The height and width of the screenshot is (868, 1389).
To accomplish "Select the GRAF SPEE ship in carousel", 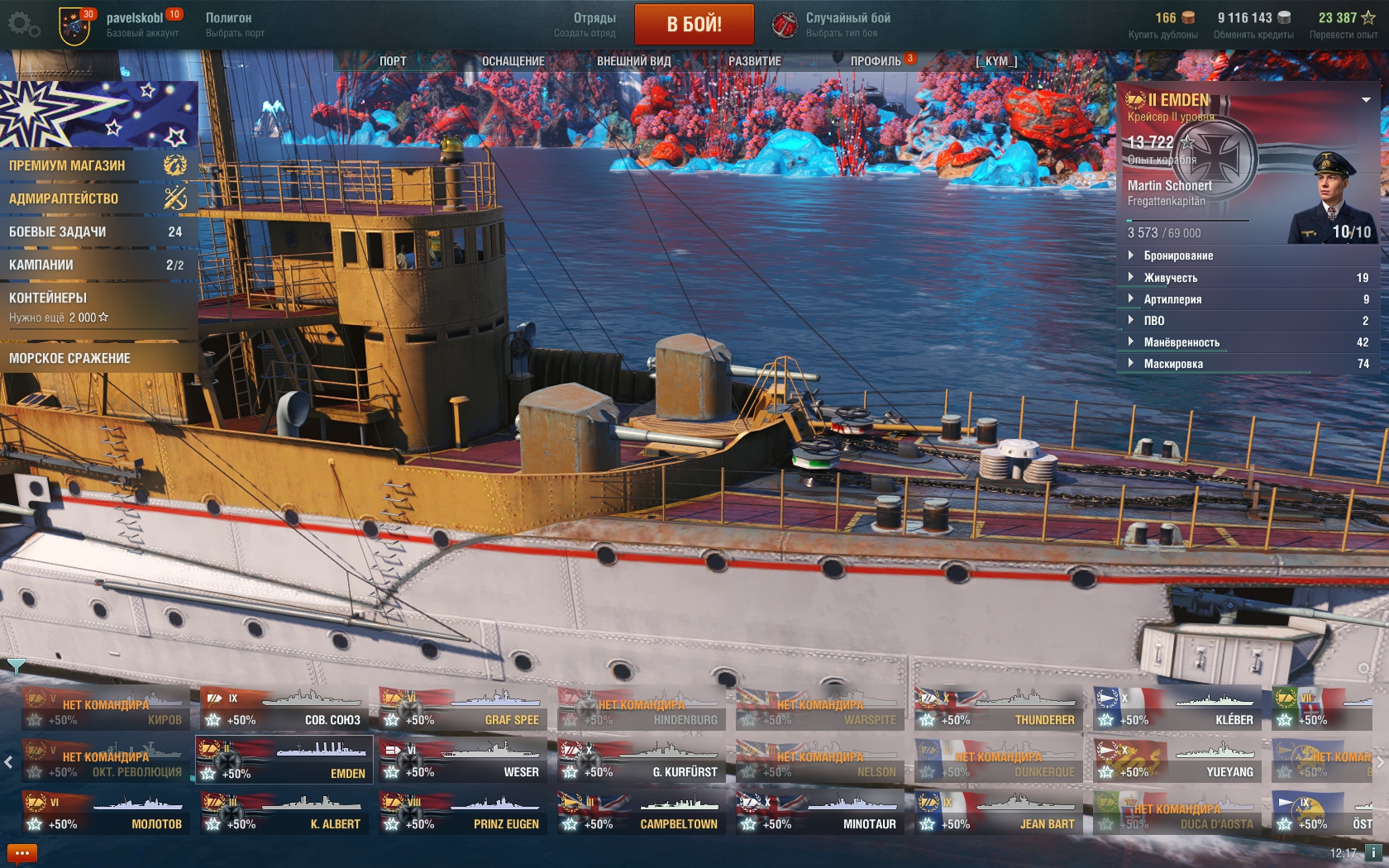I will point(463,709).
